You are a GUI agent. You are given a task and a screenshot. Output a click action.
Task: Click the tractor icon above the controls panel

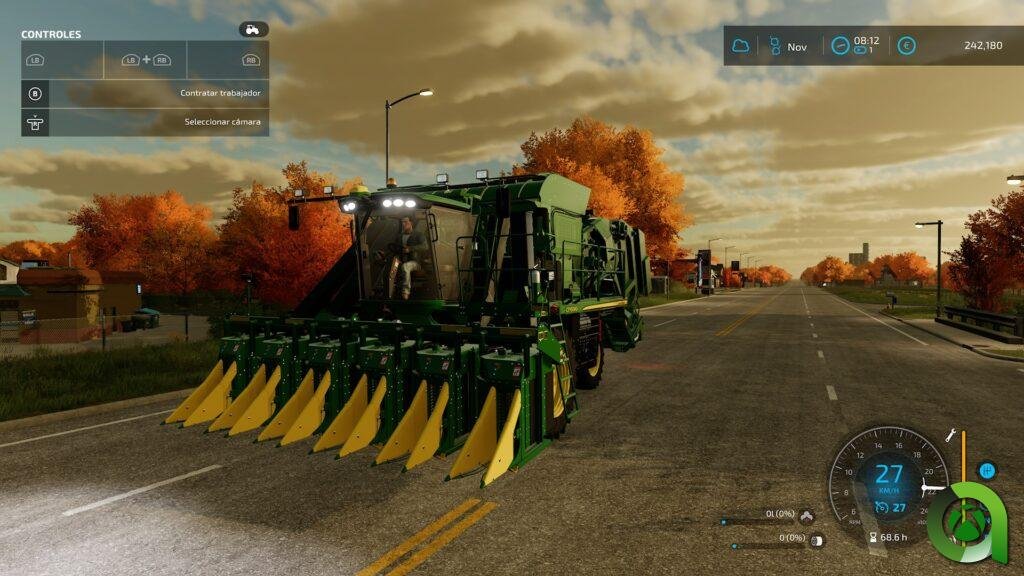(x=253, y=30)
